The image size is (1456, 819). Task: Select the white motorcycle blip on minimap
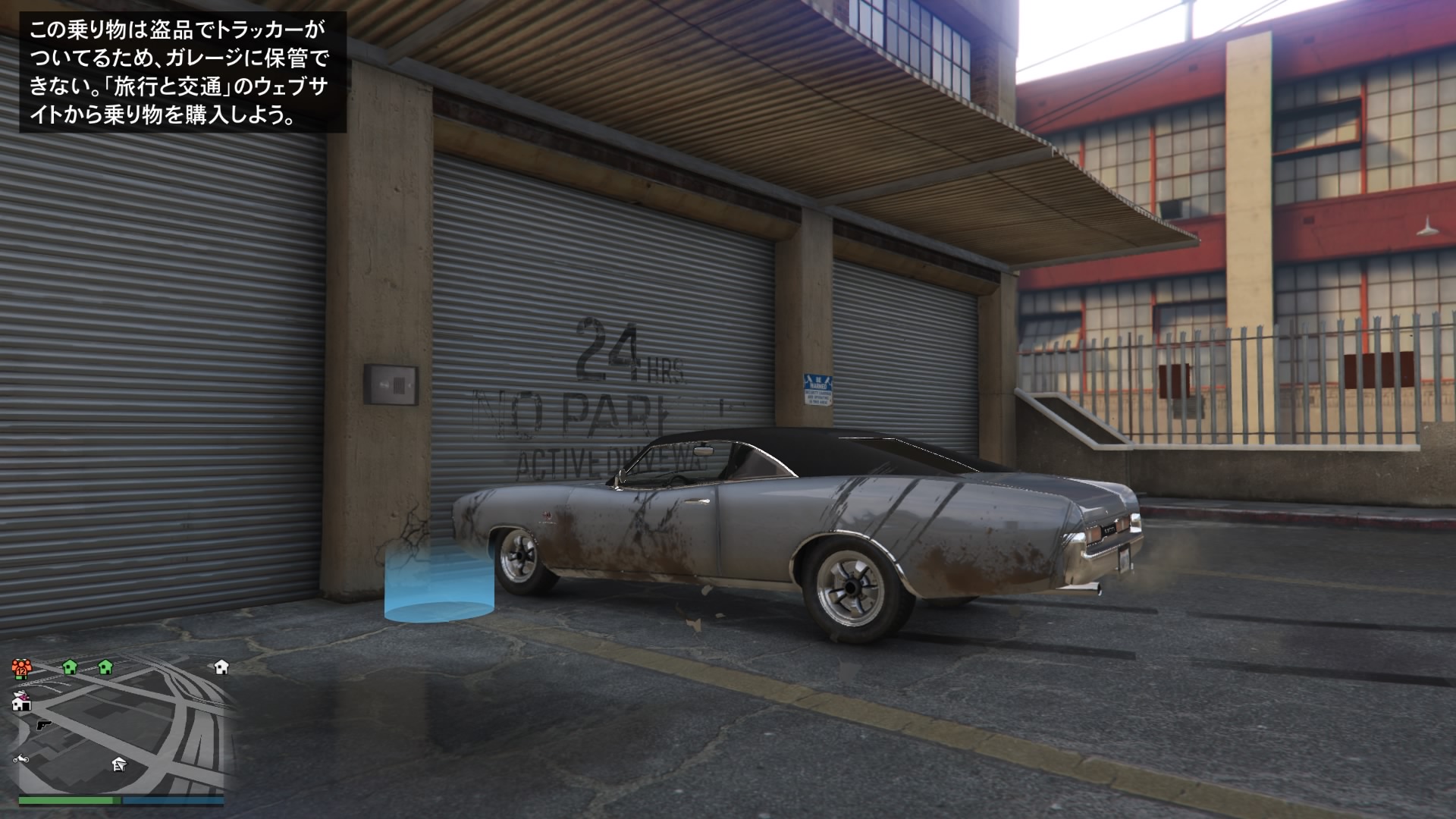coord(20,758)
